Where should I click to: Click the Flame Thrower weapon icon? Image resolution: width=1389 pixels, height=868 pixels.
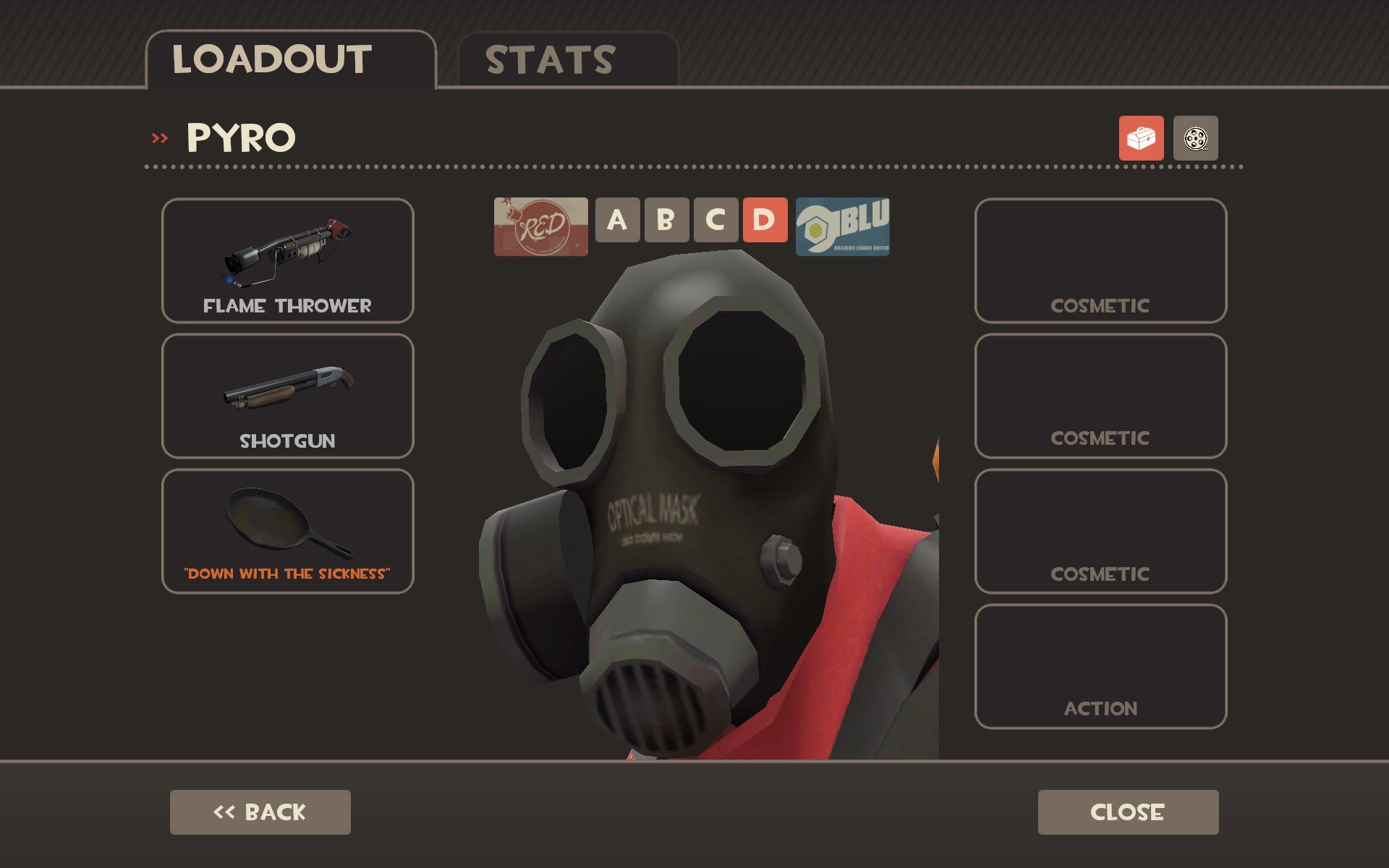point(287,260)
